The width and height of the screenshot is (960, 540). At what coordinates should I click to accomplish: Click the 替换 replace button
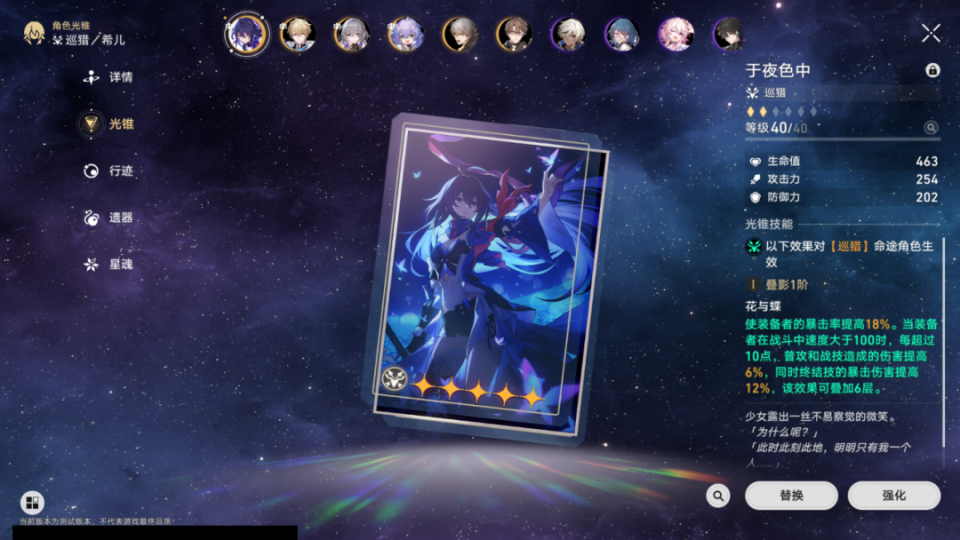point(791,495)
